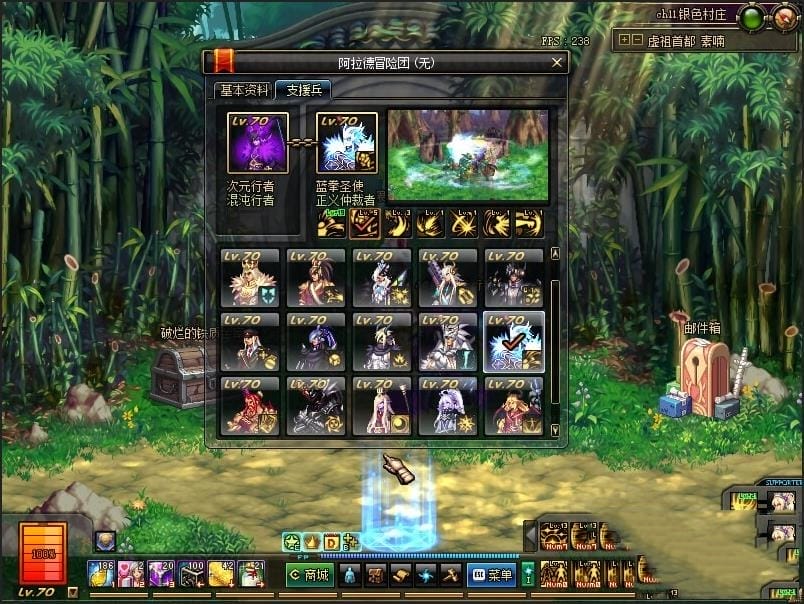This screenshot has width=804, height=604.
Task: Open the compass map icon
Action: pos(784,16)
